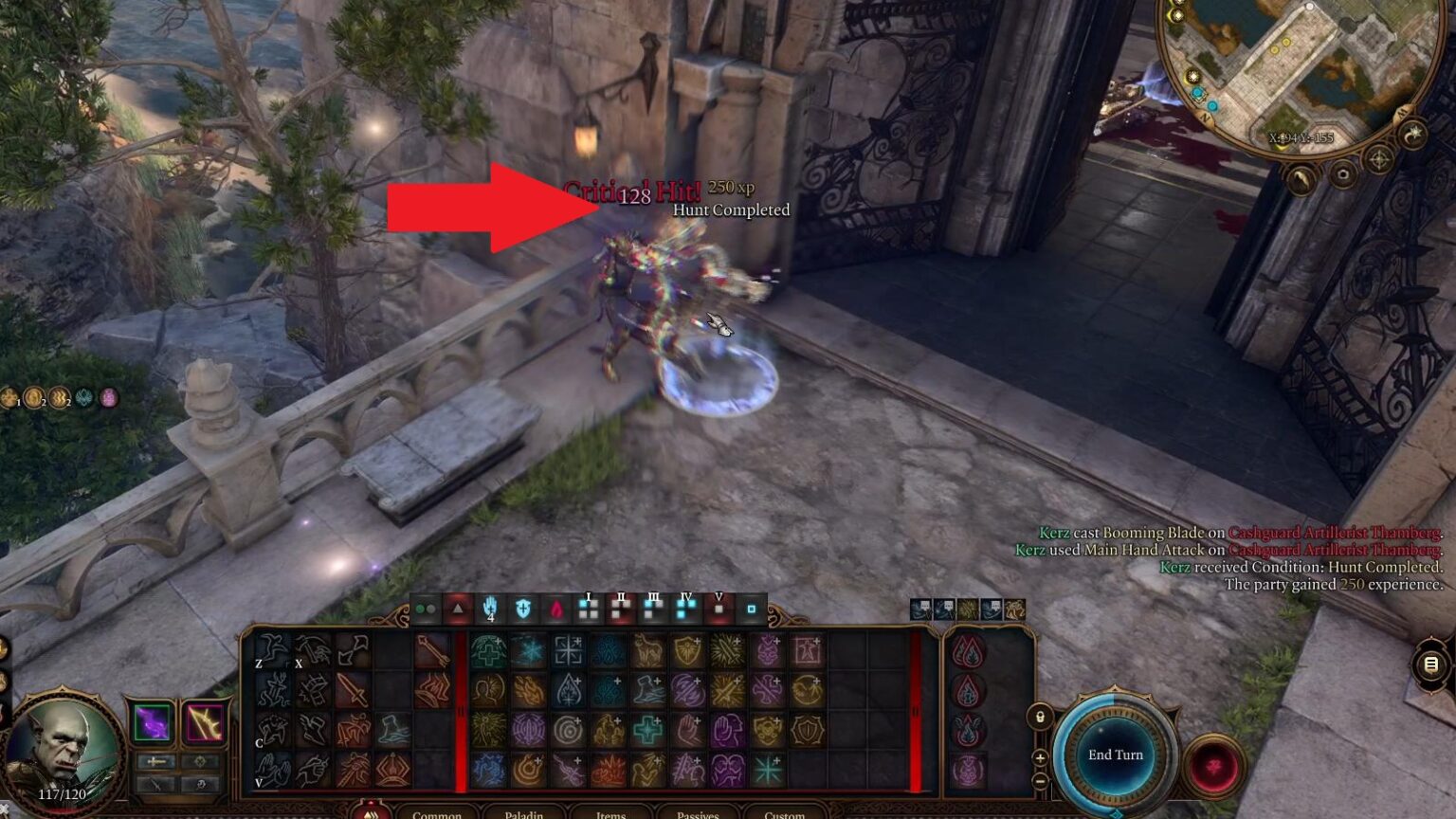Click the equipped purple dagger weapon slot
Screen dimensions: 1456x819
[x=152, y=724]
